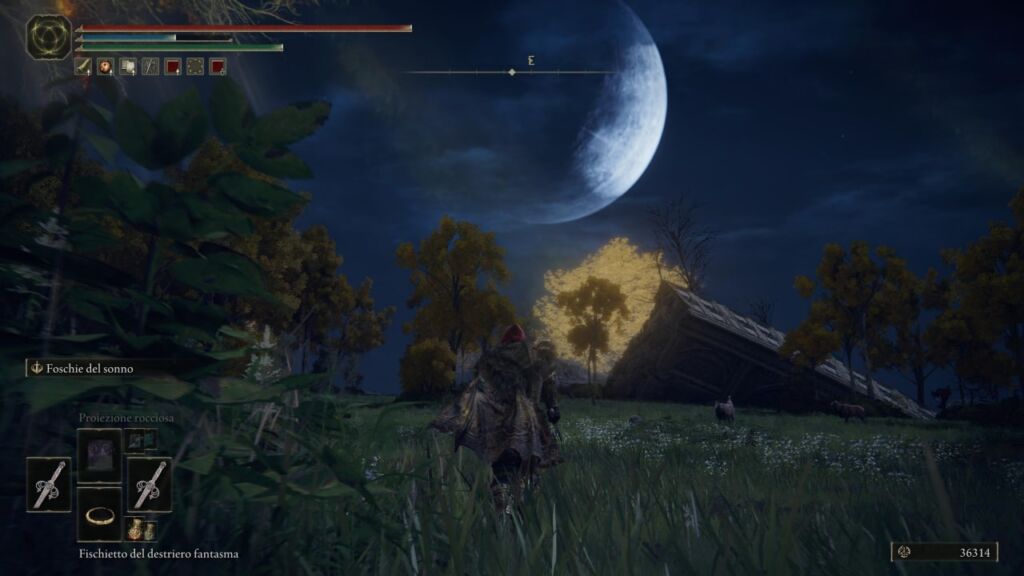
Task: Select the left armament sword slot
Action: (x=48, y=485)
